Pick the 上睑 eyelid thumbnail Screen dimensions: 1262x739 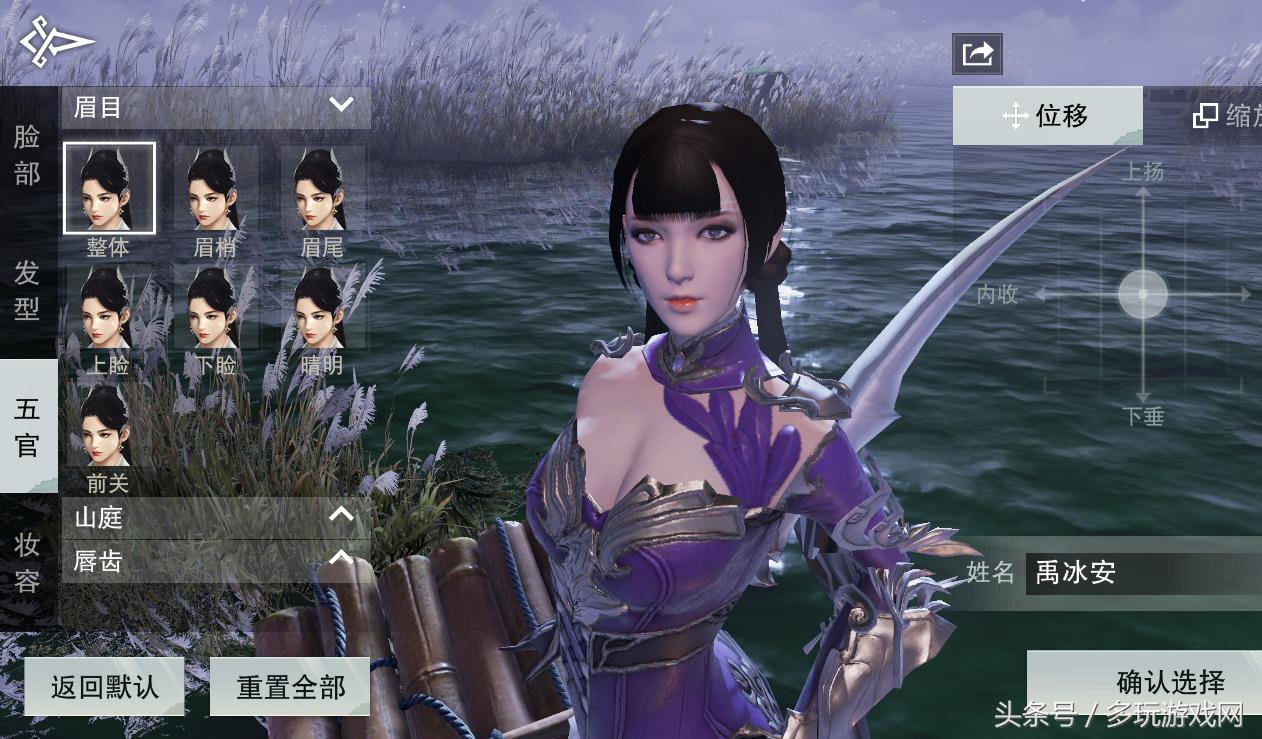click(x=108, y=308)
